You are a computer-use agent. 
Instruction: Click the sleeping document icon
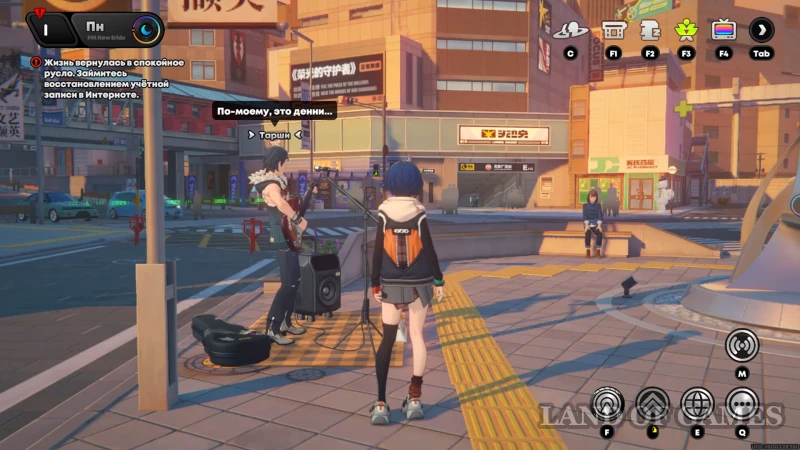pyautogui.click(x=650, y=30)
